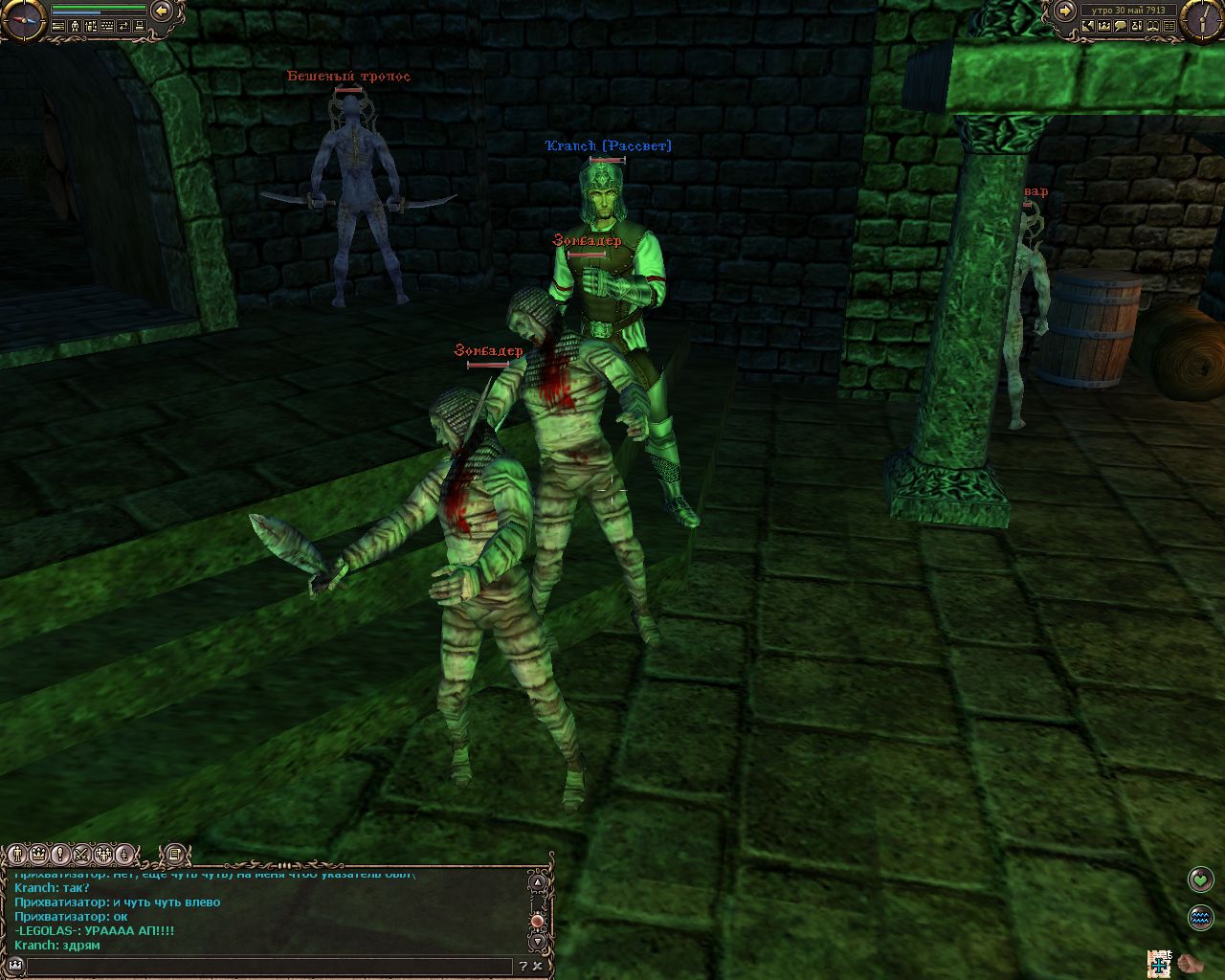Select the exclamation mark chat tab
1225x980 pixels.
pyautogui.click(x=60, y=854)
